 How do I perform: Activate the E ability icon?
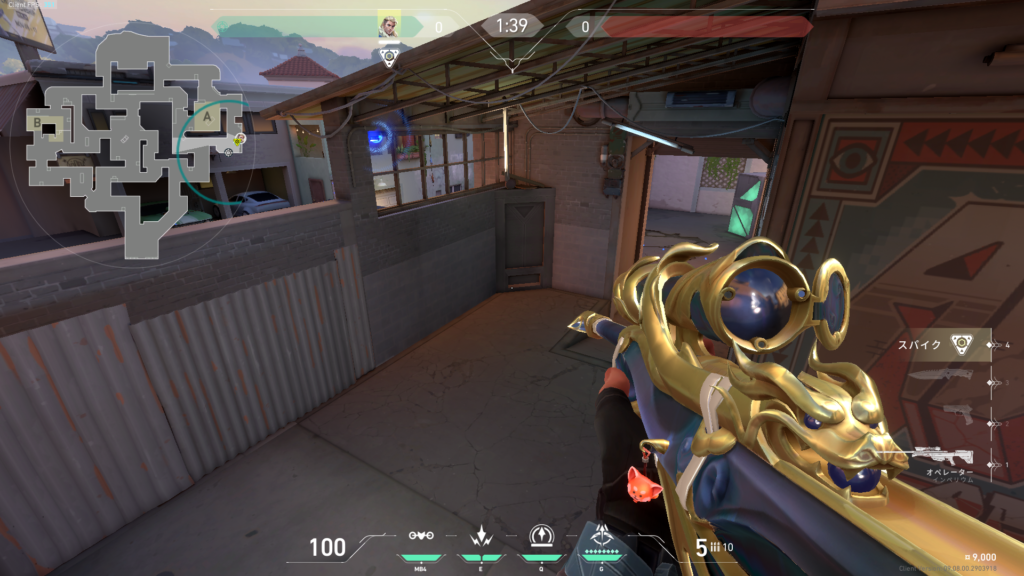(481, 537)
